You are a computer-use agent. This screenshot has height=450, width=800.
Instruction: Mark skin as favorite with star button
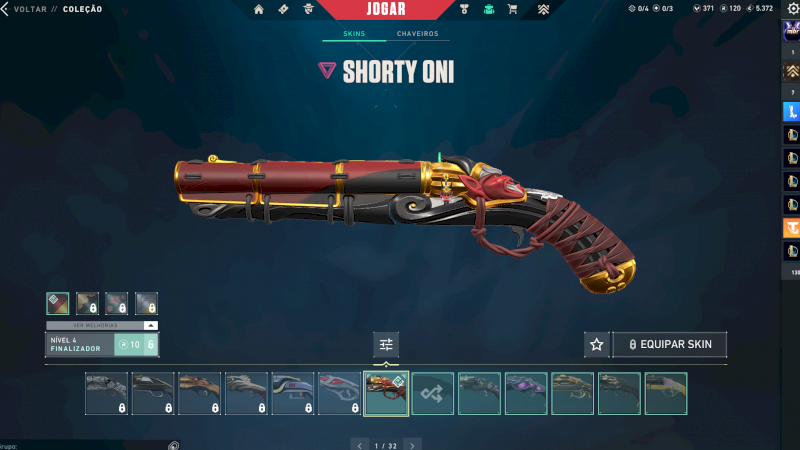coord(597,344)
